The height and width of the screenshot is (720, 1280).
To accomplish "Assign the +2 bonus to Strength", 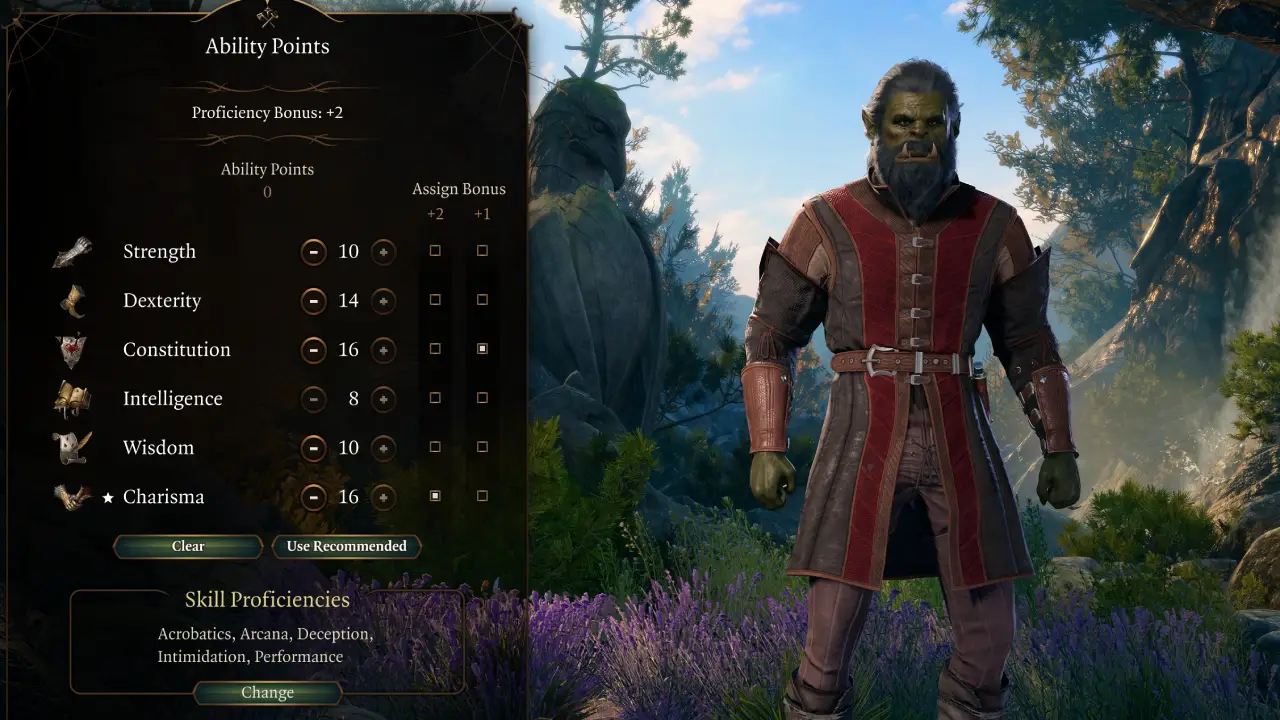I will [x=435, y=251].
